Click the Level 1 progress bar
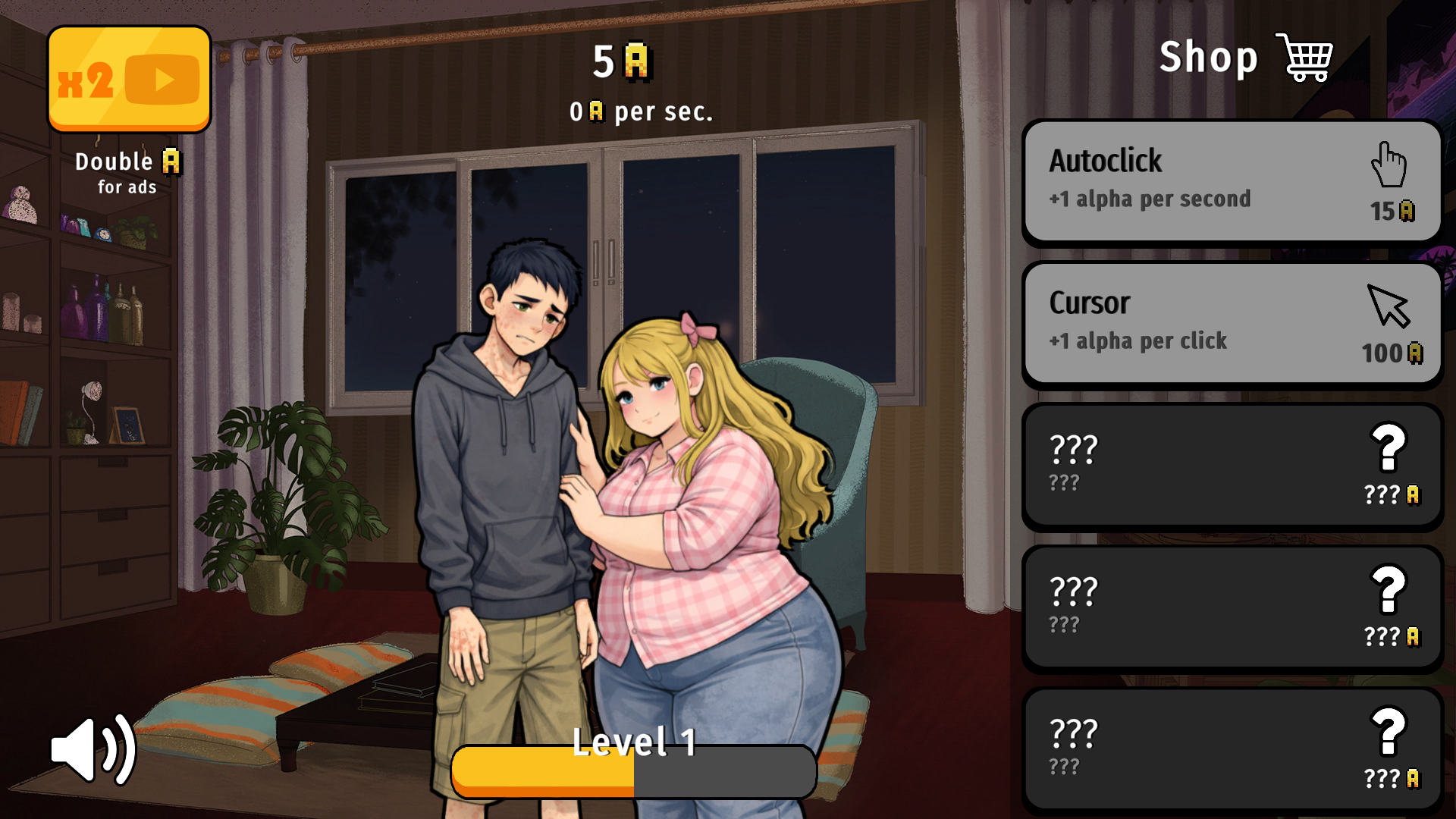Image resolution: width=1456 pixels, height=819 pixels. pos(634,771)
